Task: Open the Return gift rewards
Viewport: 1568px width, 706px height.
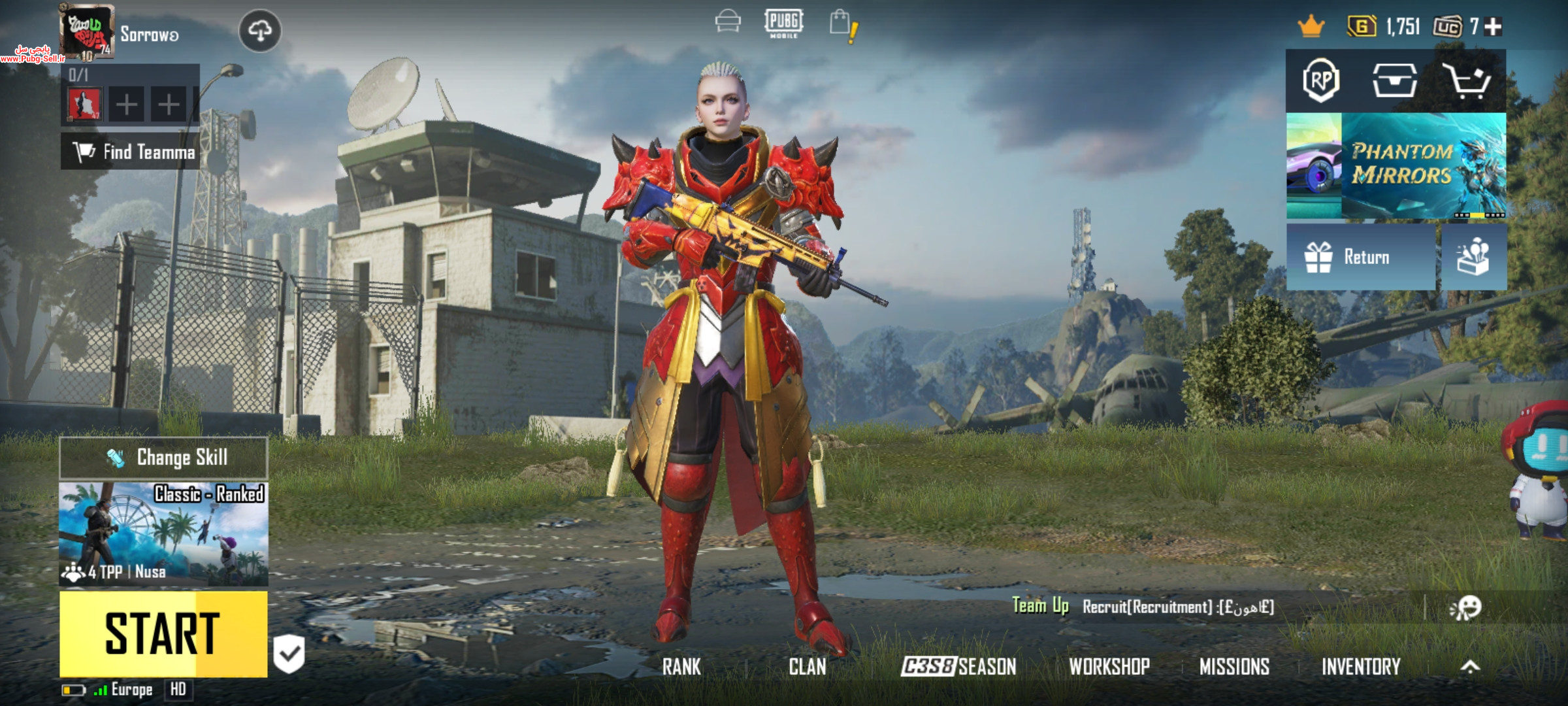Action: click(1360, 257)
